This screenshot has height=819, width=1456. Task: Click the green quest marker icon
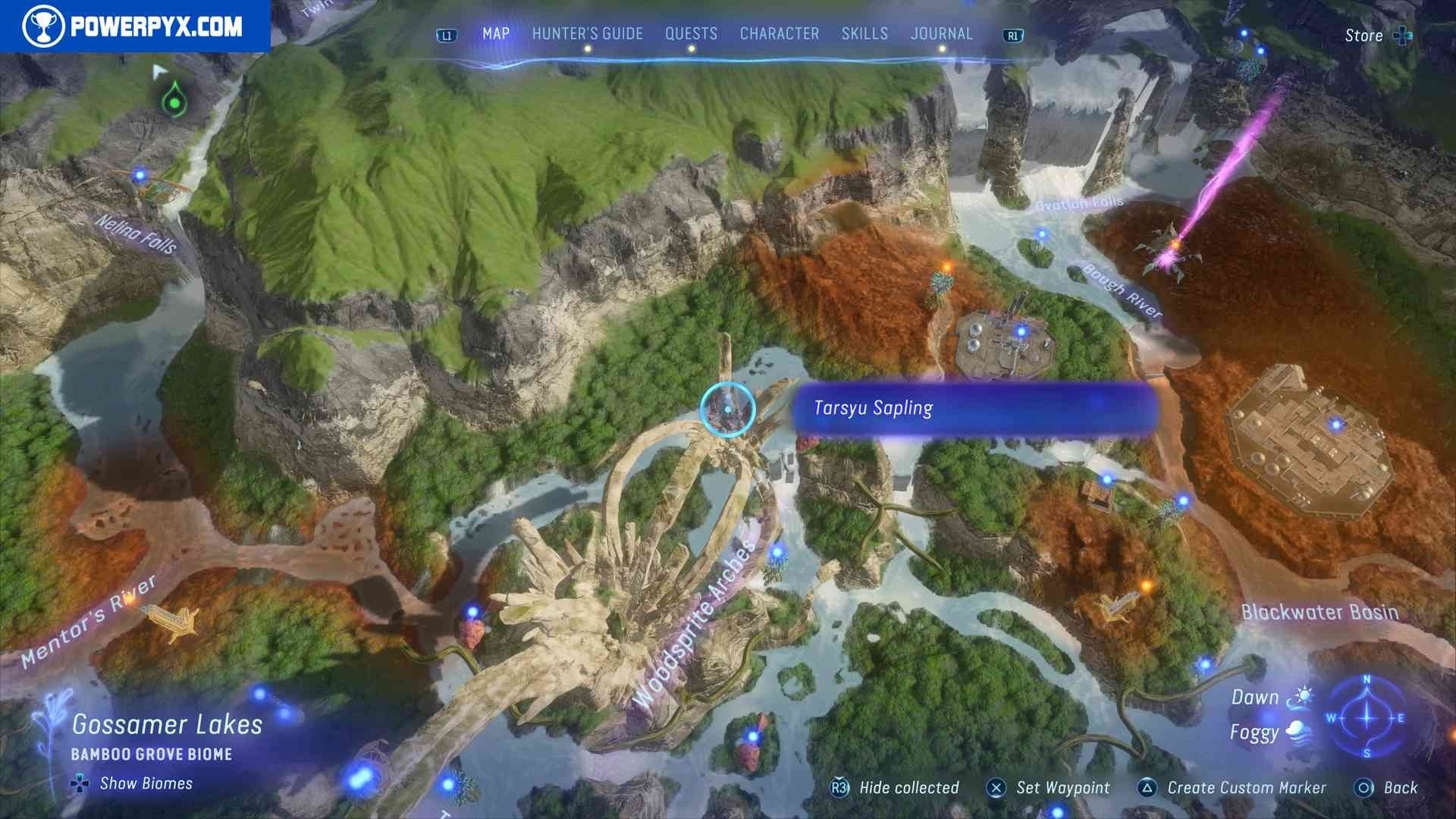[x=174, y=99]
